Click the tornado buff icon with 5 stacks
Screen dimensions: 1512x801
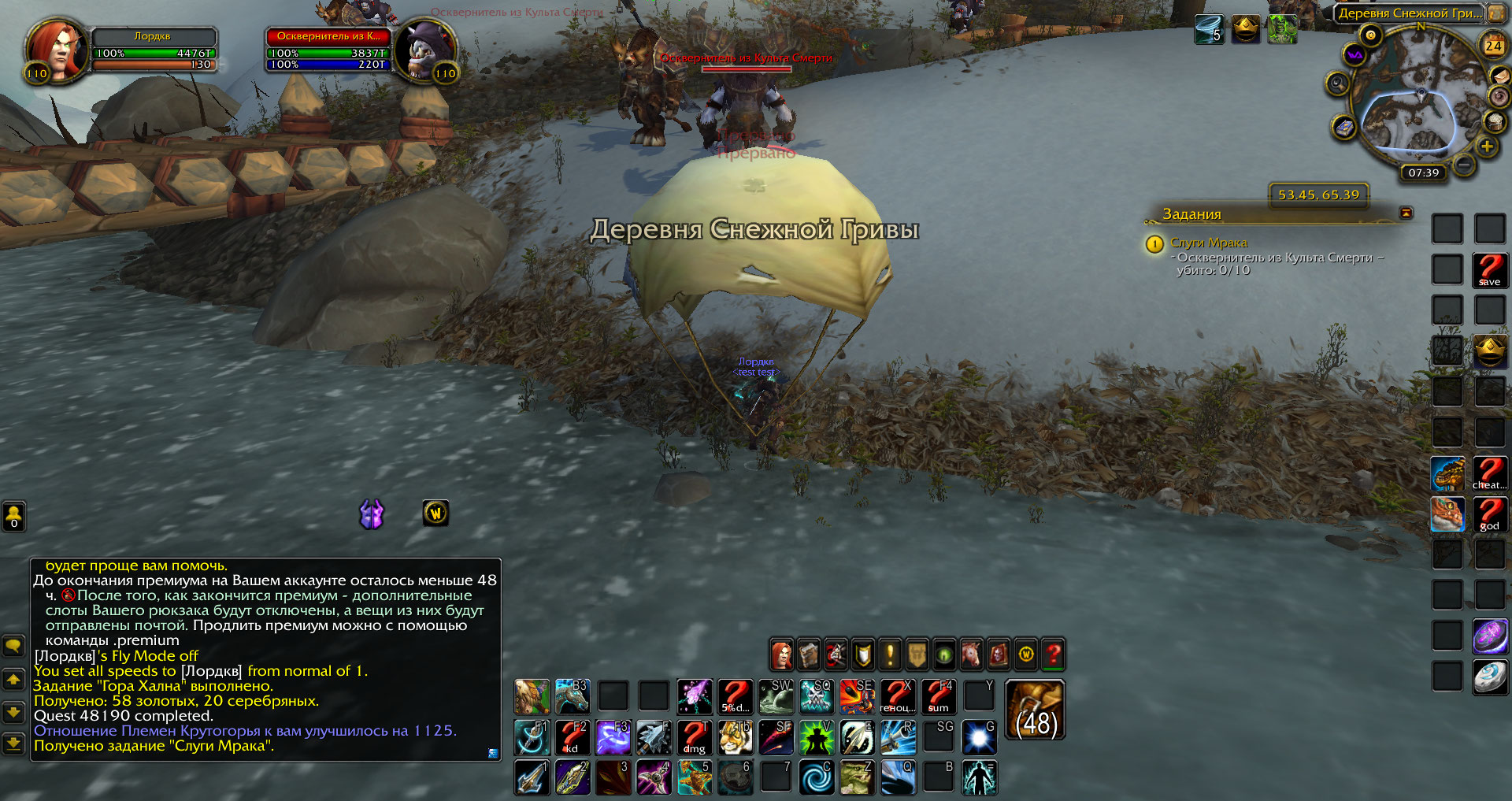point(1209,30)
